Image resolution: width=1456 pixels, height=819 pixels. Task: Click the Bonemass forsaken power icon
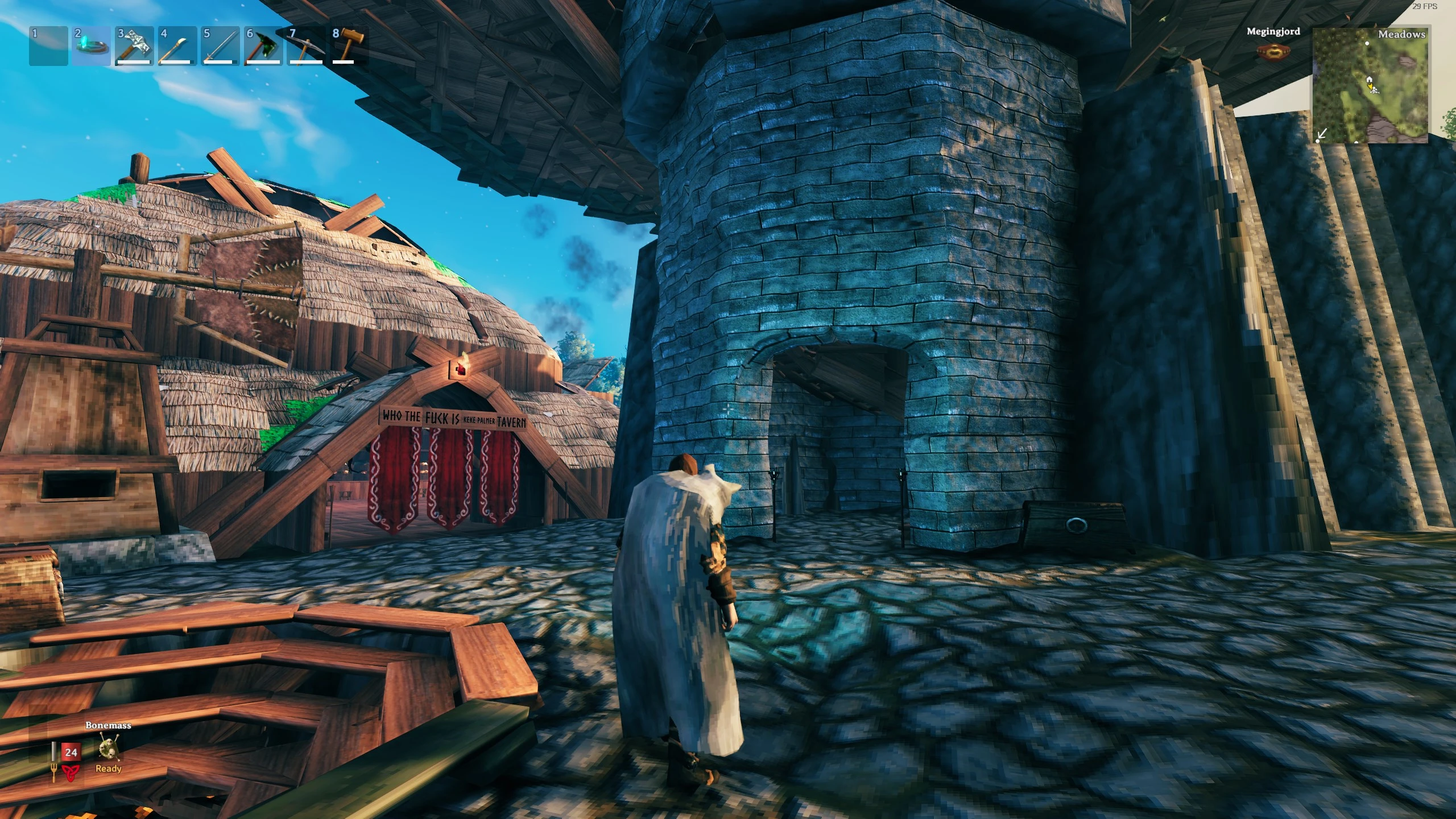pyautogui.click(x=108, y=747)
